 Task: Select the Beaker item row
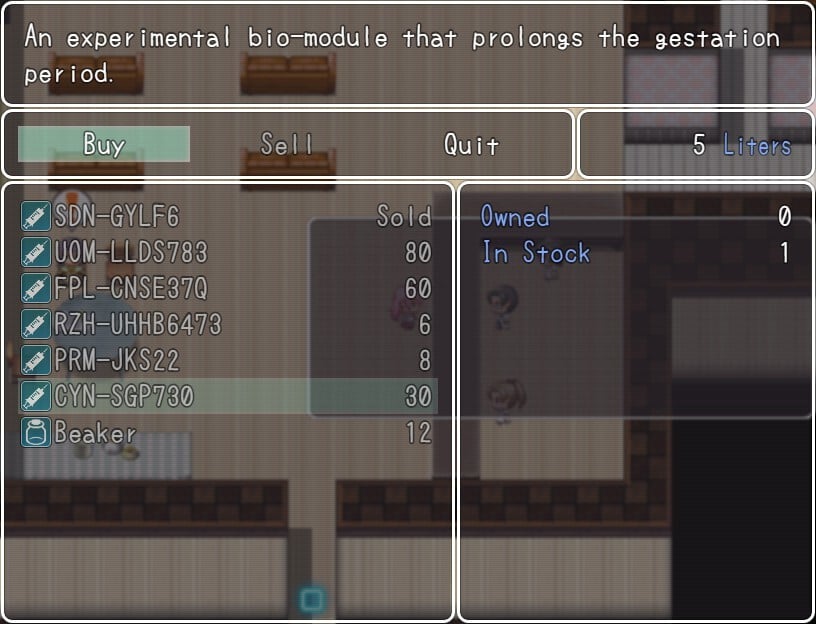(x=226, y=432)
